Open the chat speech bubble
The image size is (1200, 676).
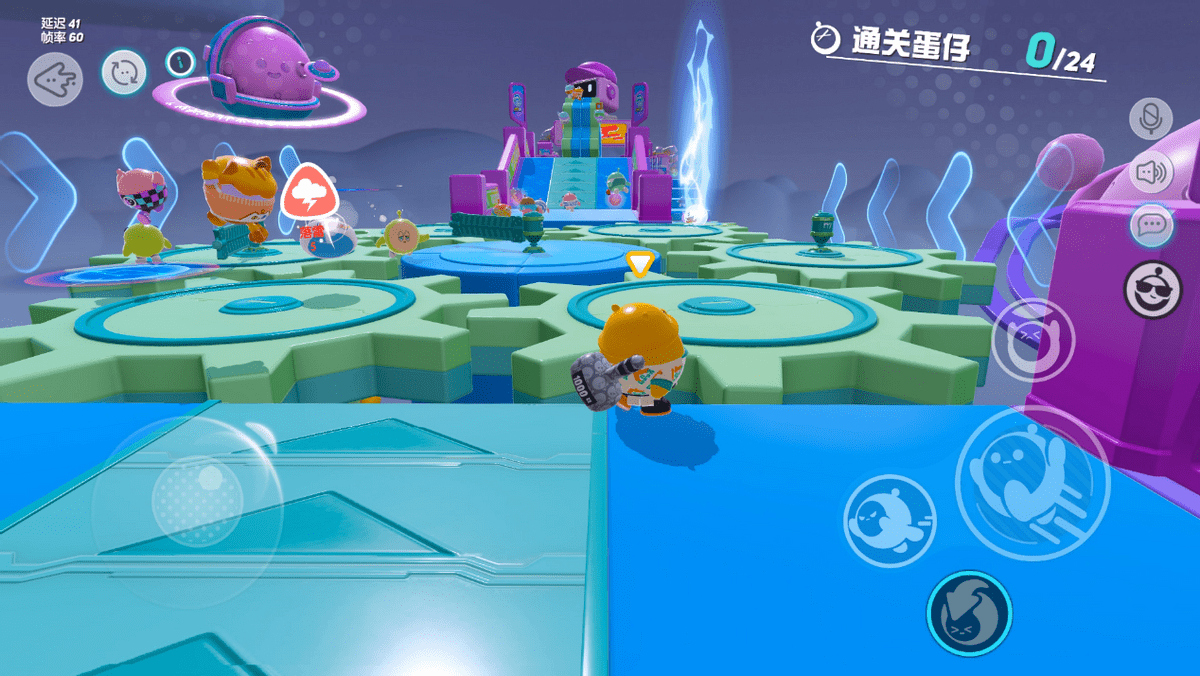point(1151,225)
